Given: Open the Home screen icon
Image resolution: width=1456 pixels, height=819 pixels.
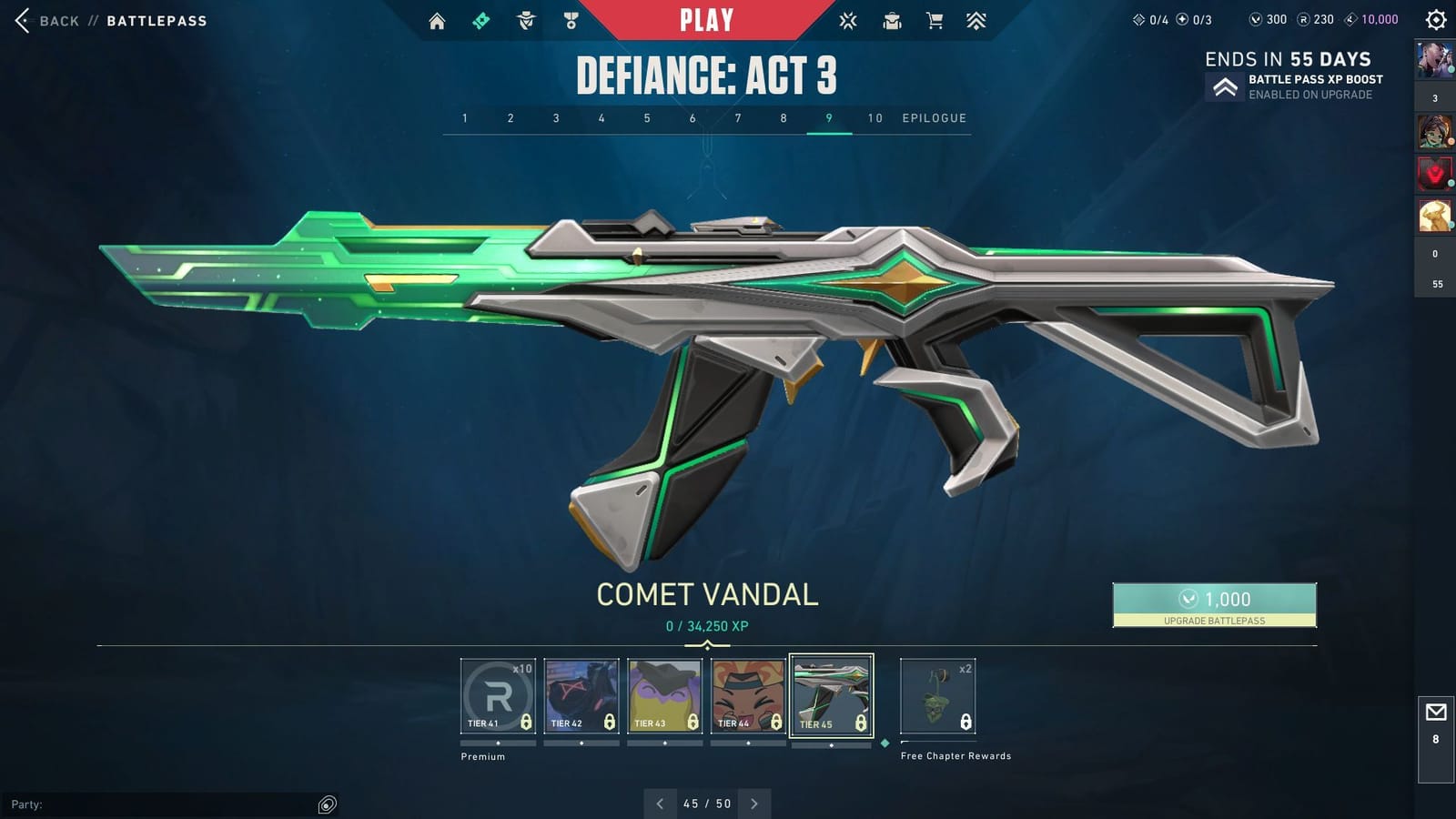Looking at the screenshot, I should [x=437, y=20].
